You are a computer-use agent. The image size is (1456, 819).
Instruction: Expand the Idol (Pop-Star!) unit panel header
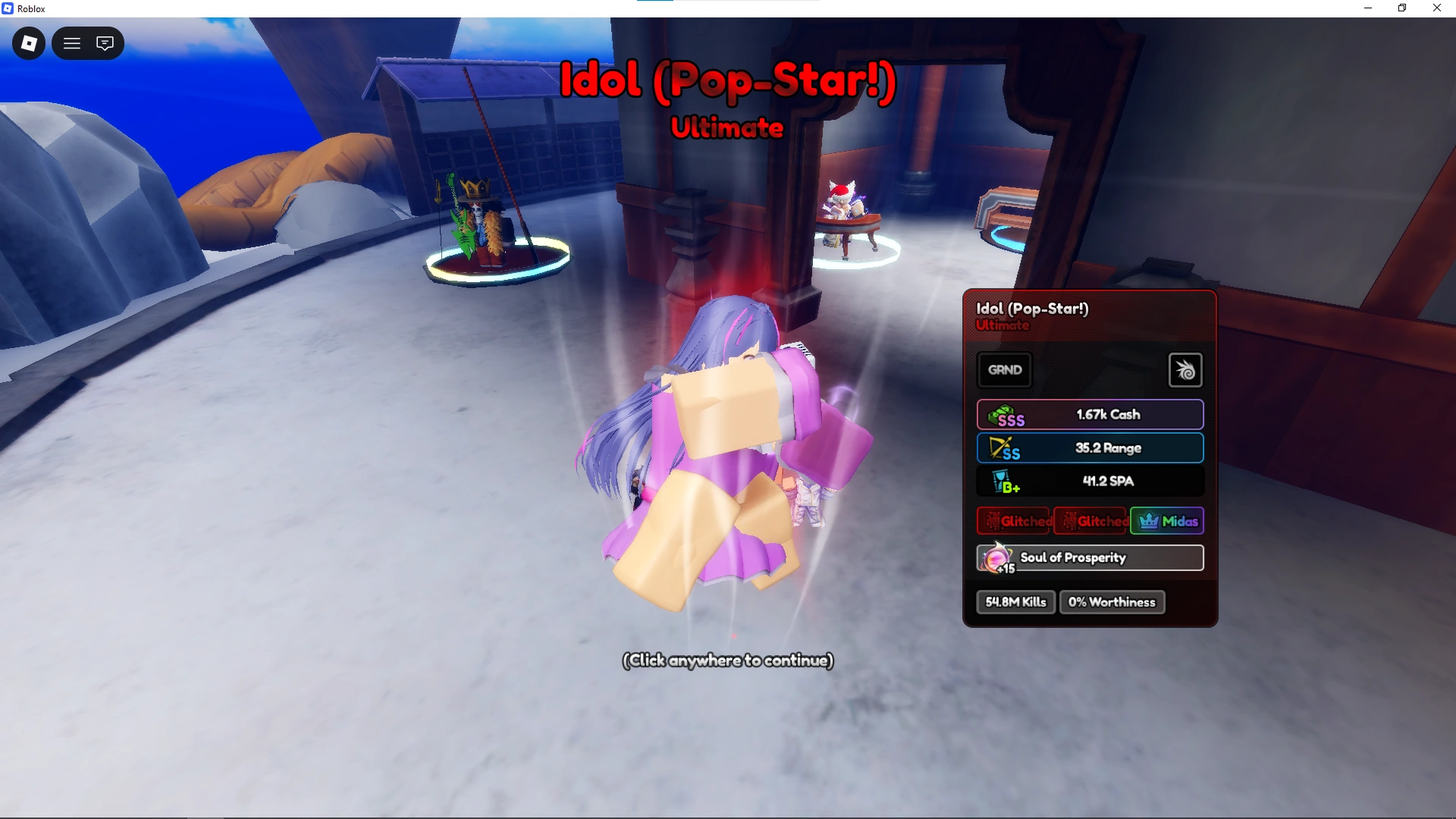1033,309
